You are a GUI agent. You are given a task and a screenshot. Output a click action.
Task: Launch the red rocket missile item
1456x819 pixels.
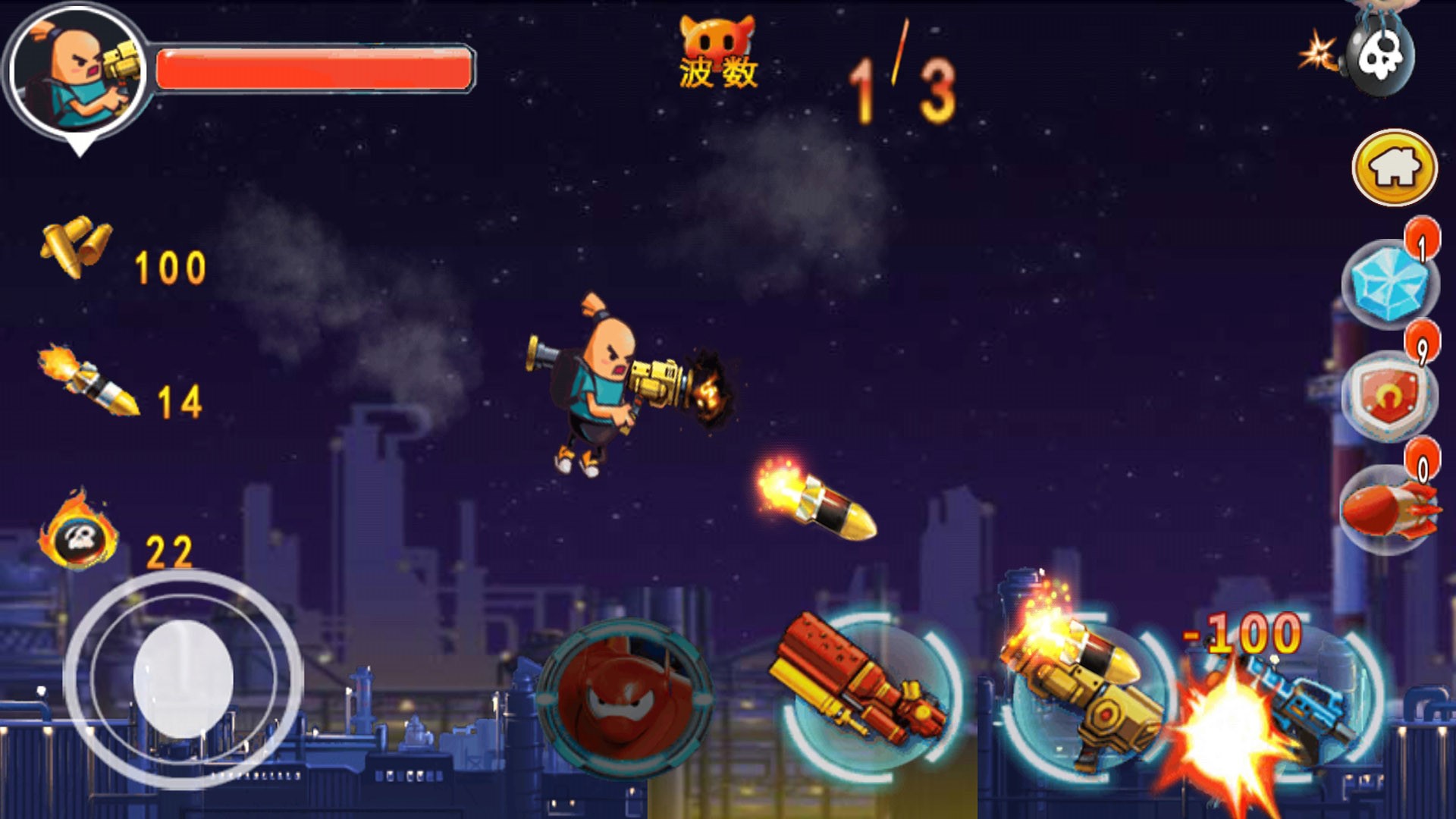pos(1387,510)
